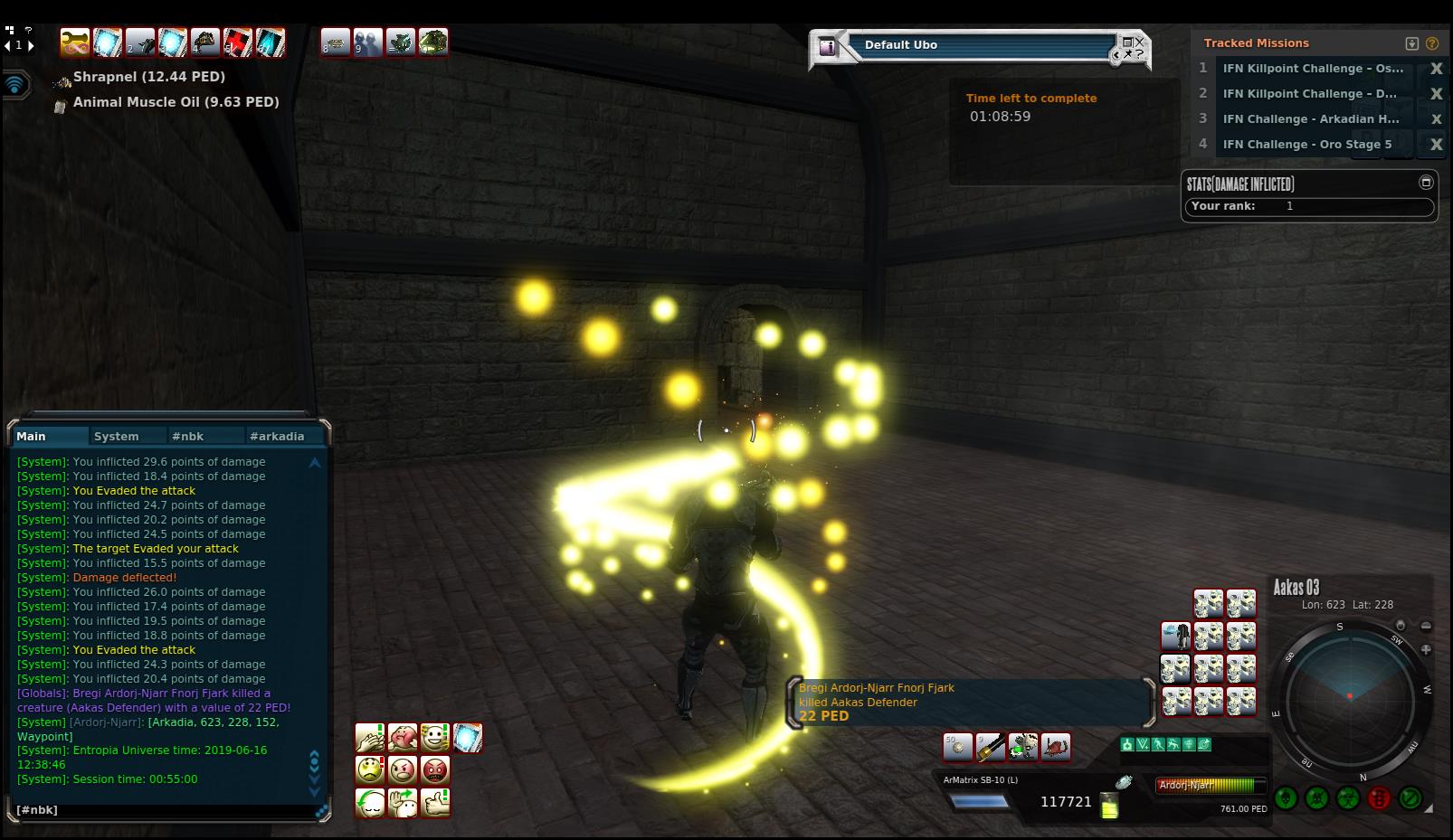
Task: Play the clapping hands emote
Action: (370, 738)
